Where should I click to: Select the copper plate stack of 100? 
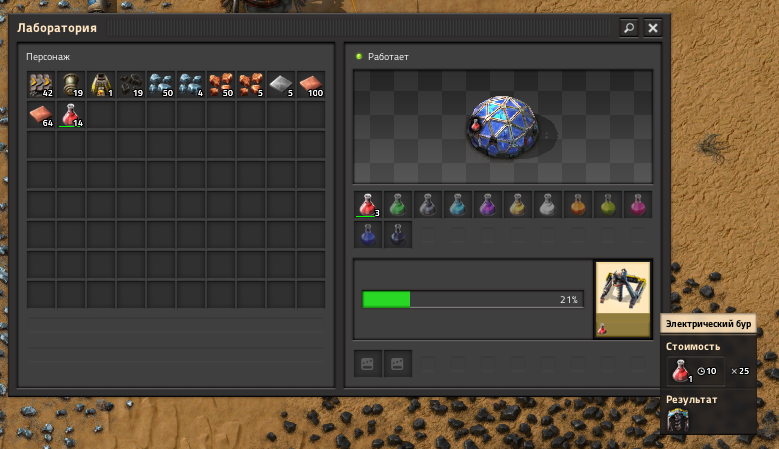tap(311, 85)
